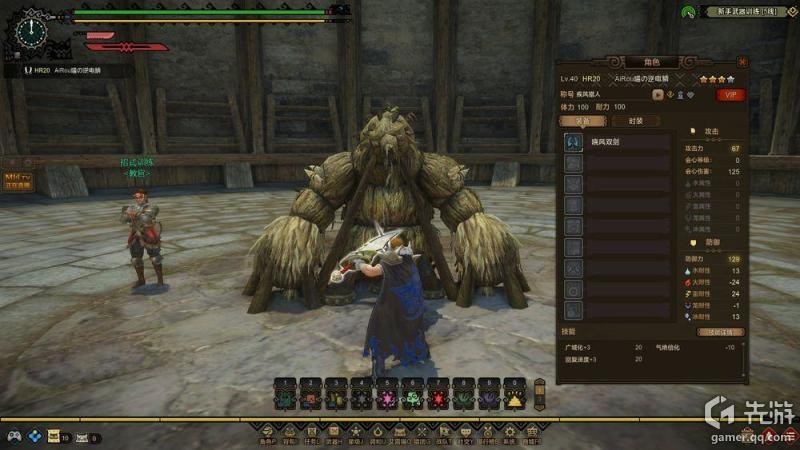Click the gamepad icon in the bottom-left corner
Viewport: 800px width, 450px height.
[15, 437]
